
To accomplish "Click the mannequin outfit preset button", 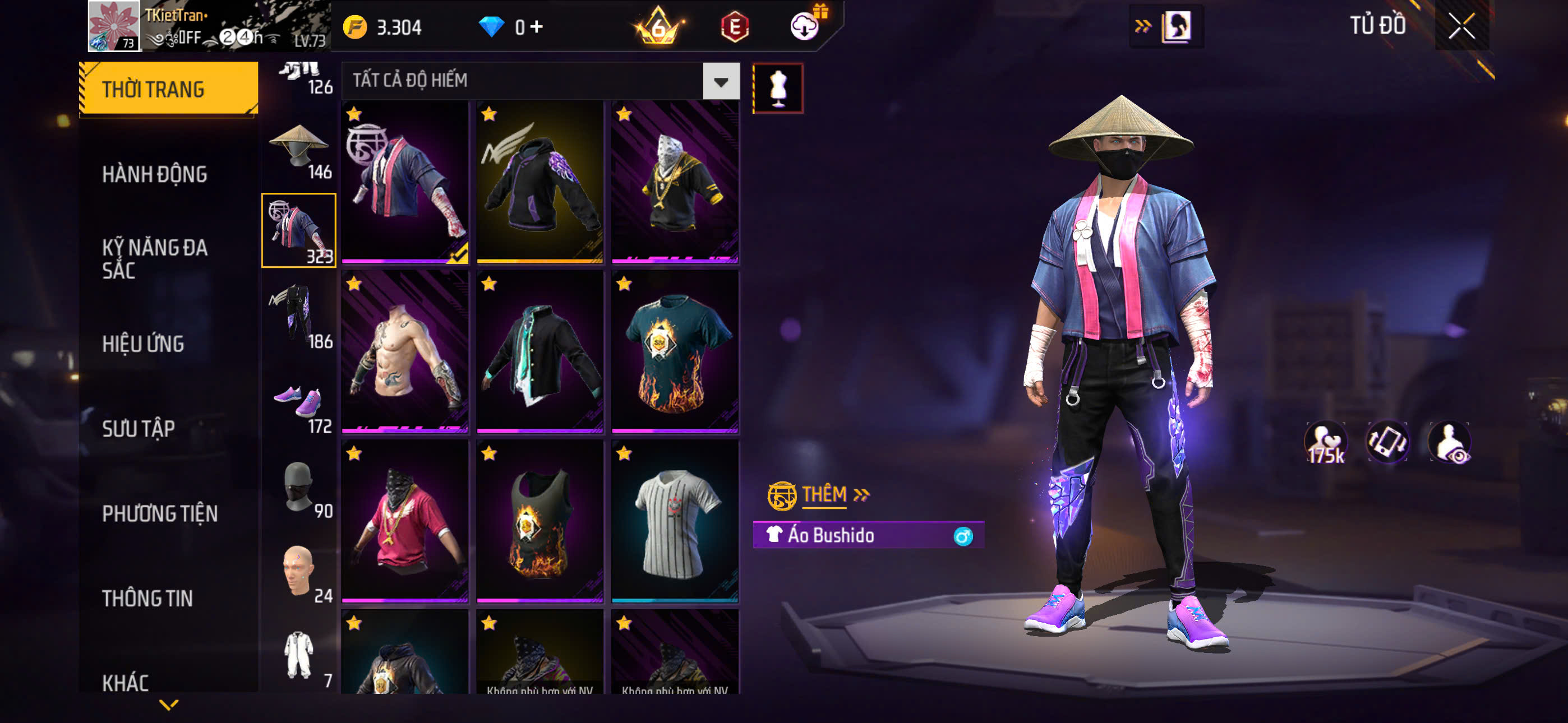I will tap(778, 88).
